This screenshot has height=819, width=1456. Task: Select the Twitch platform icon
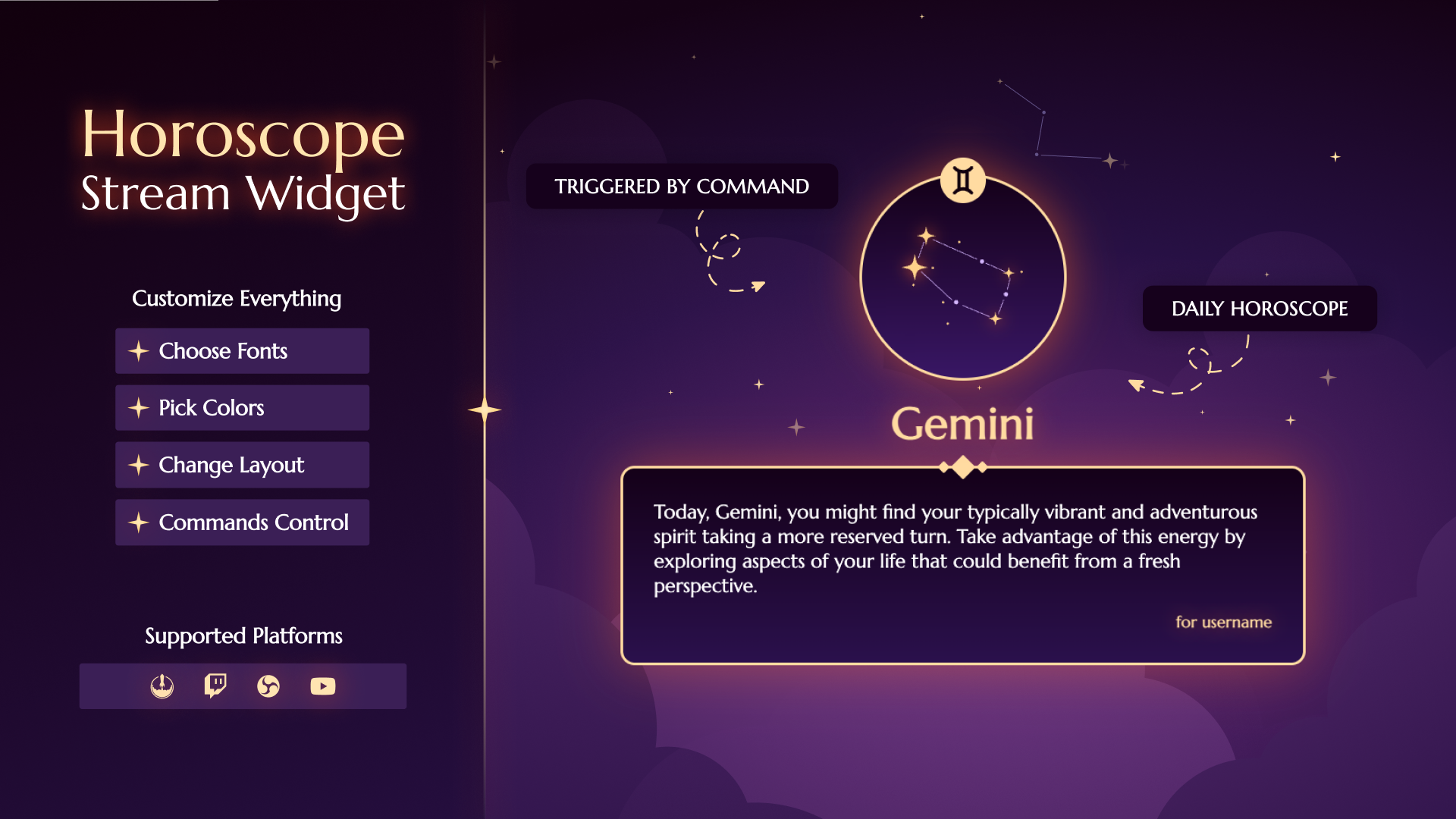215,686
